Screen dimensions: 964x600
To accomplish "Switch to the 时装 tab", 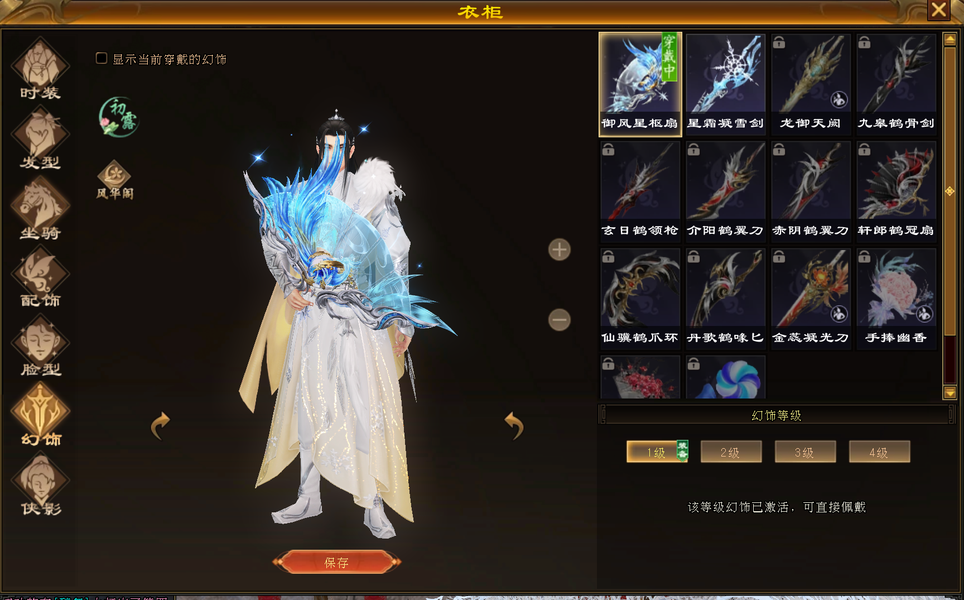I will [40, 68].
